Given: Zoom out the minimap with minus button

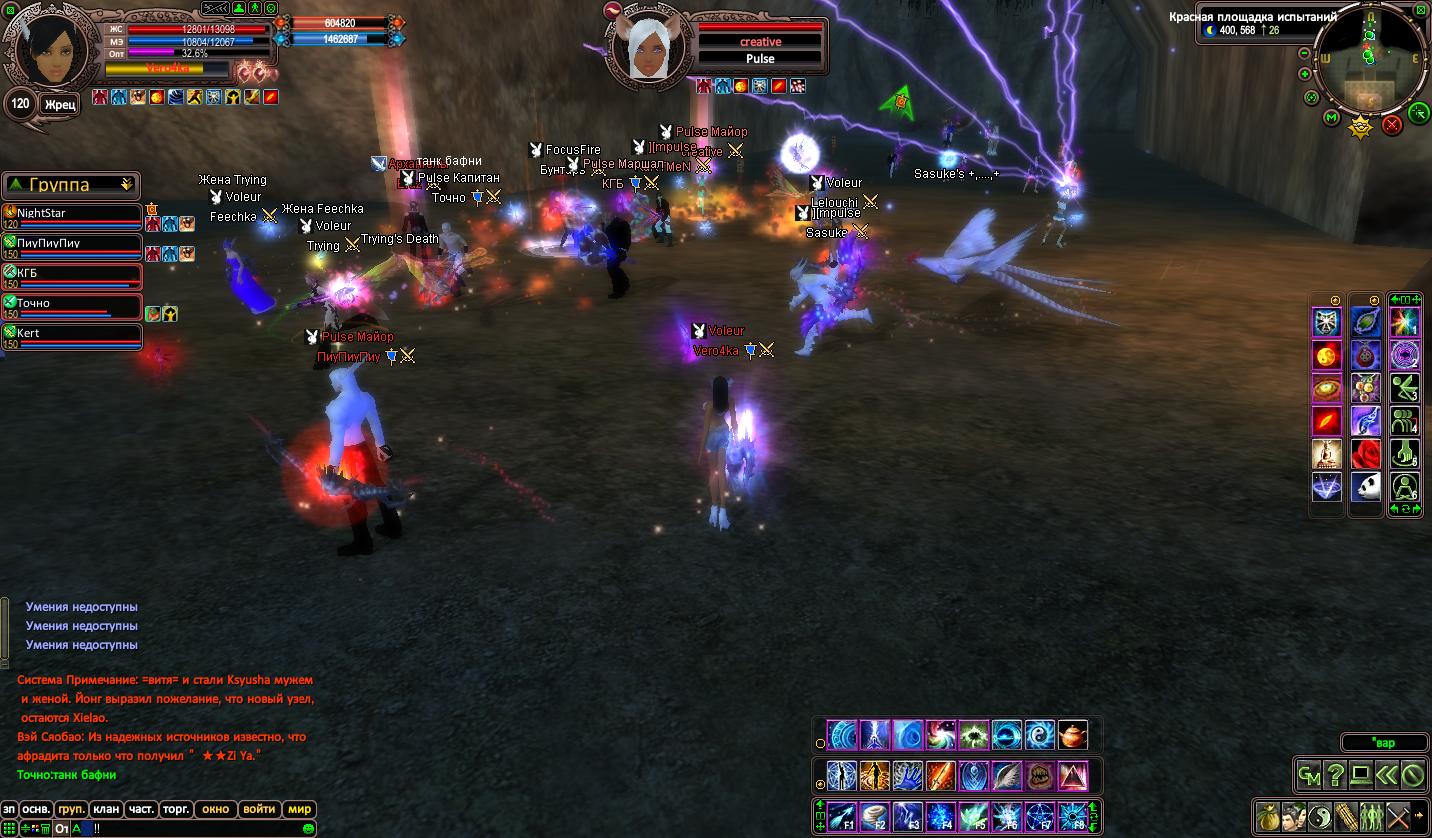Looking at the screenshot, I should click(1304, 53).
